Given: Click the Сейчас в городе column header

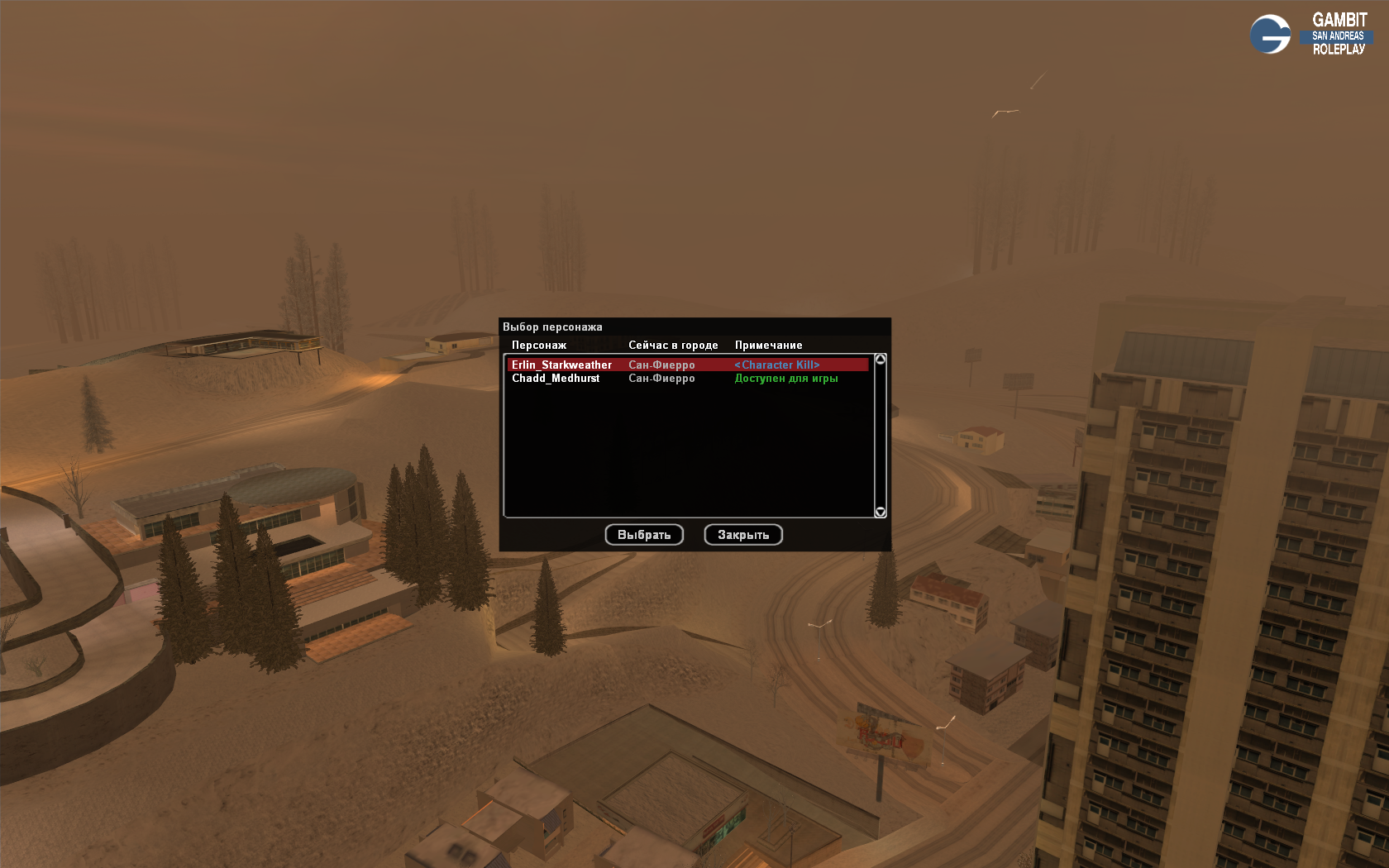Looking at the screenshot, I should (673, 346).
